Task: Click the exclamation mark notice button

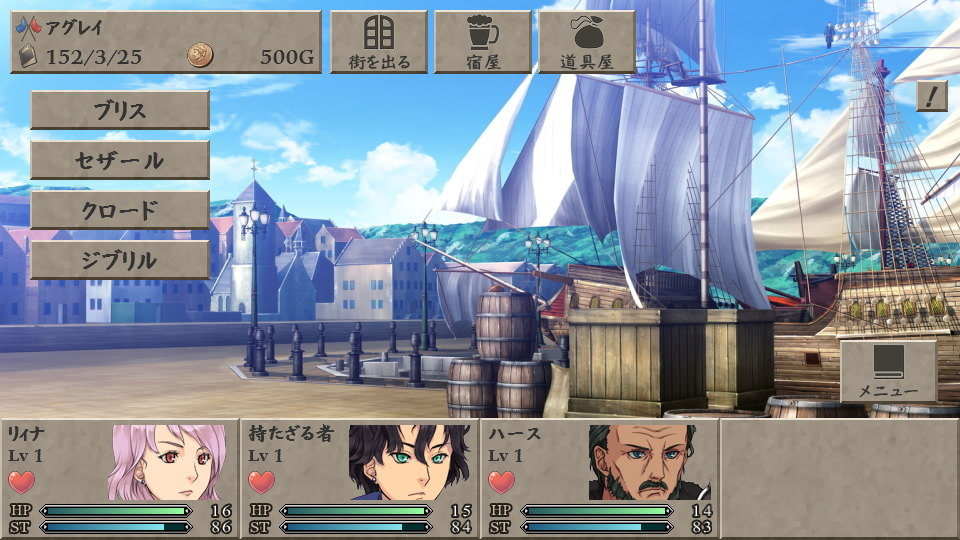Action: (931, 96)
